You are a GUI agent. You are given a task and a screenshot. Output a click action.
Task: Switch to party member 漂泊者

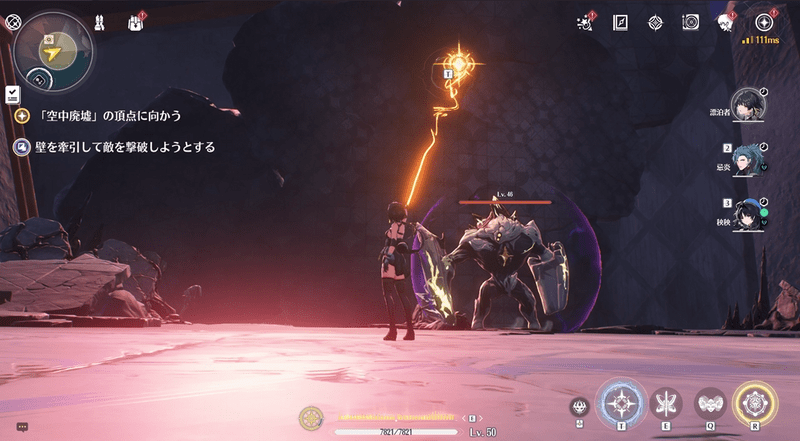click(x=744, y=103)
